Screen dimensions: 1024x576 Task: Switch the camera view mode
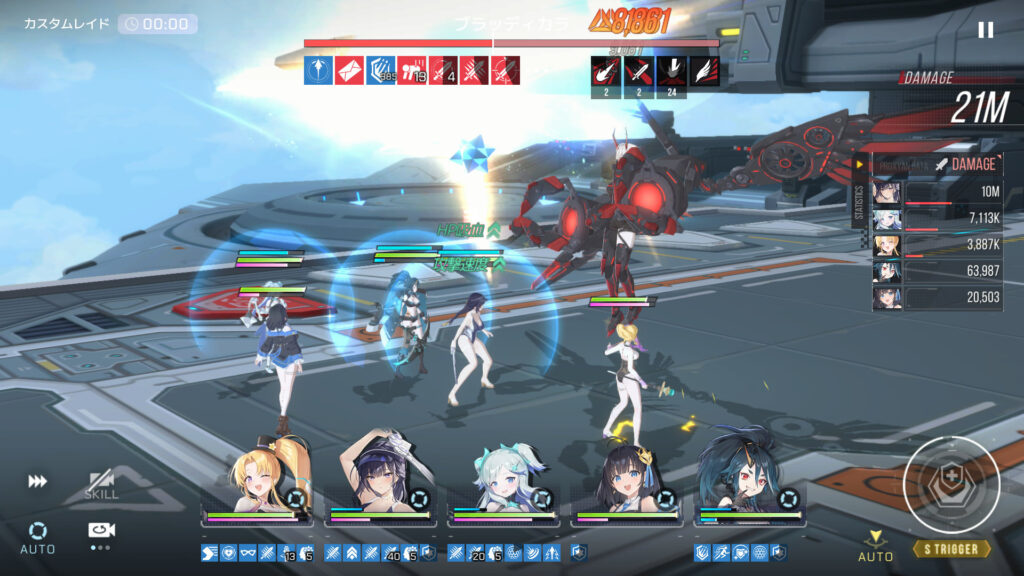[101, 531]
